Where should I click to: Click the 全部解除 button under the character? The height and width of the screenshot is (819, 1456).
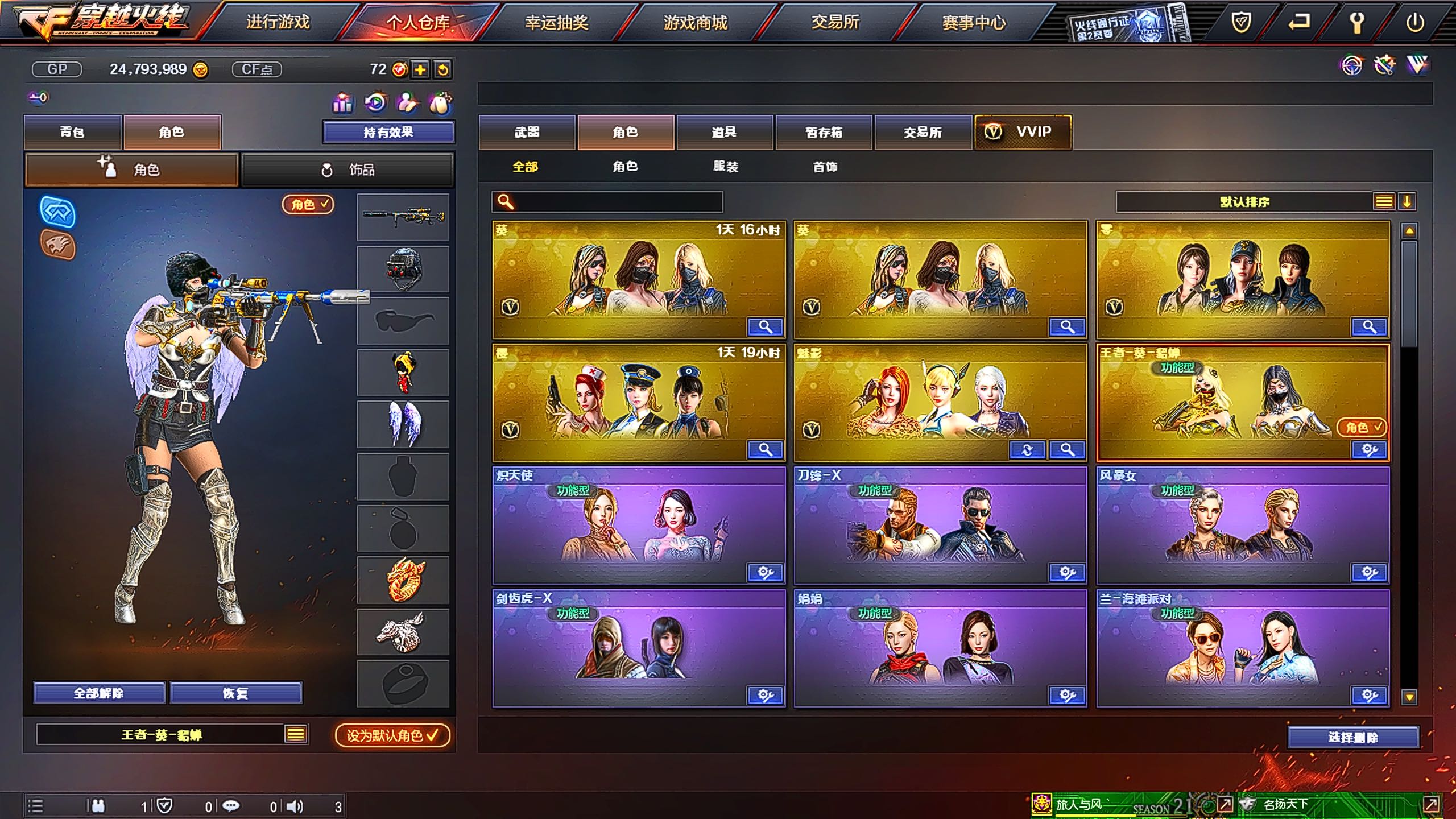coord(99,693)
